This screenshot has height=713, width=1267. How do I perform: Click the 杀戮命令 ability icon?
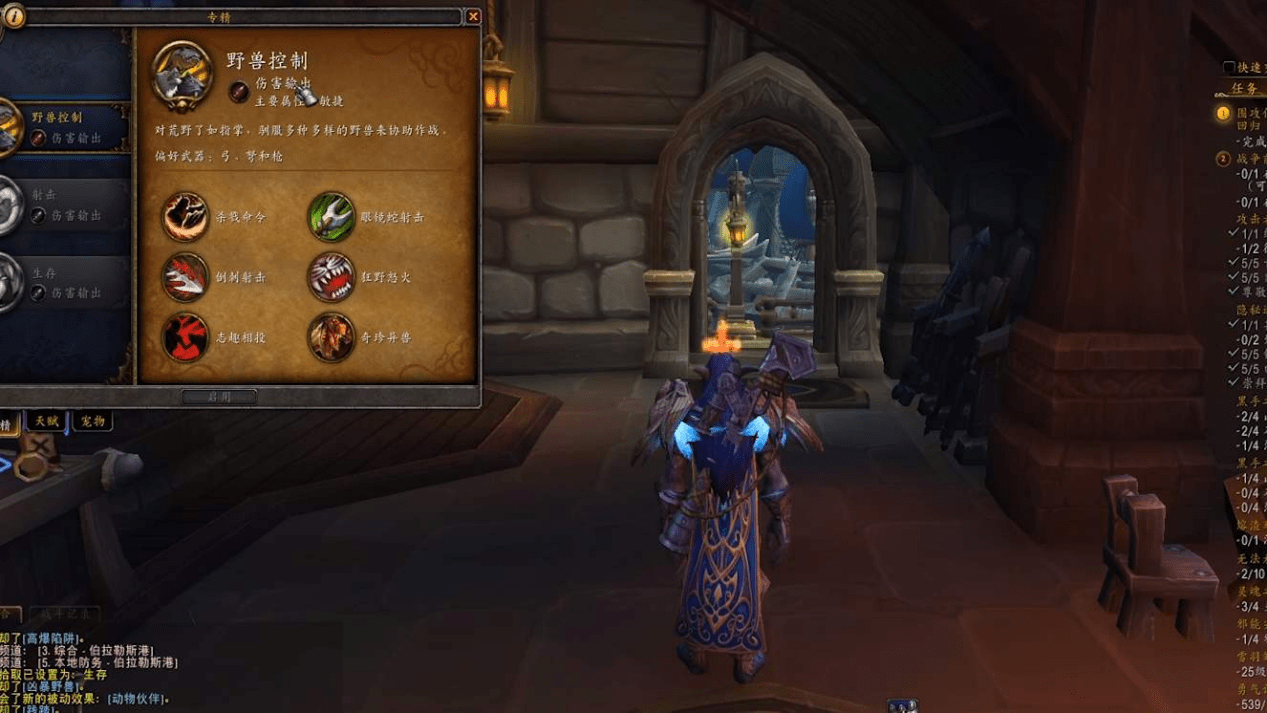tap(185, 217)
